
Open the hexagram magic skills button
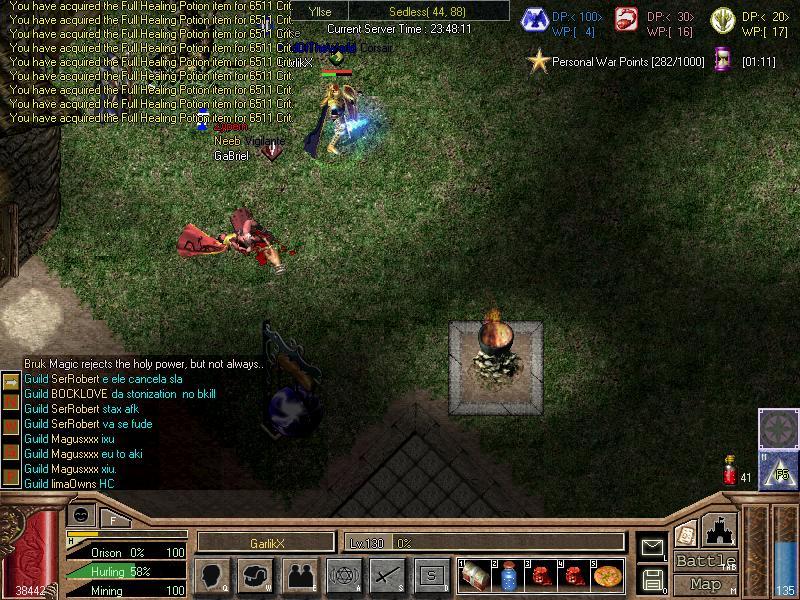pyautogui.click(x=343, y=575)
